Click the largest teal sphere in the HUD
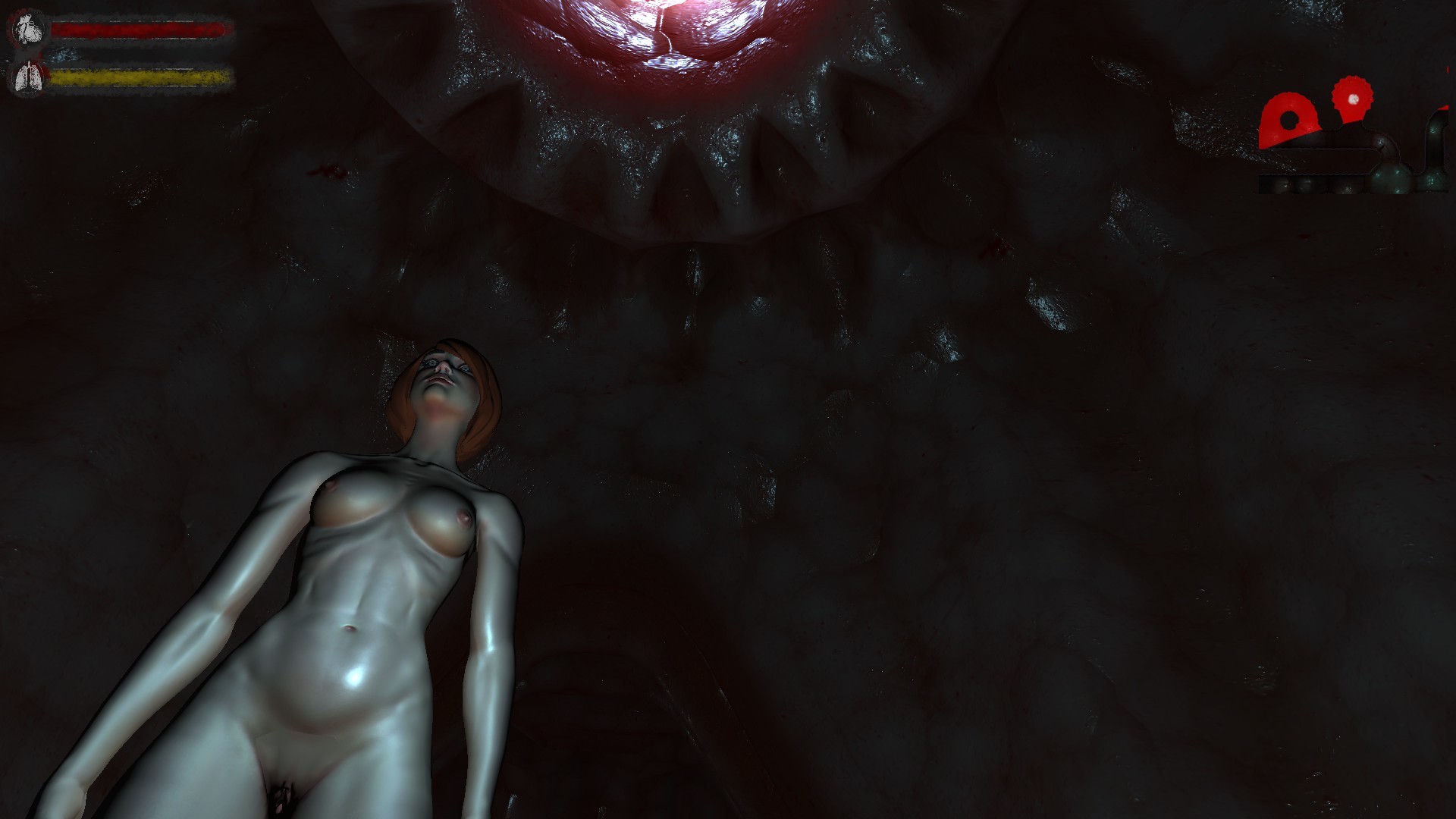 1392,177
